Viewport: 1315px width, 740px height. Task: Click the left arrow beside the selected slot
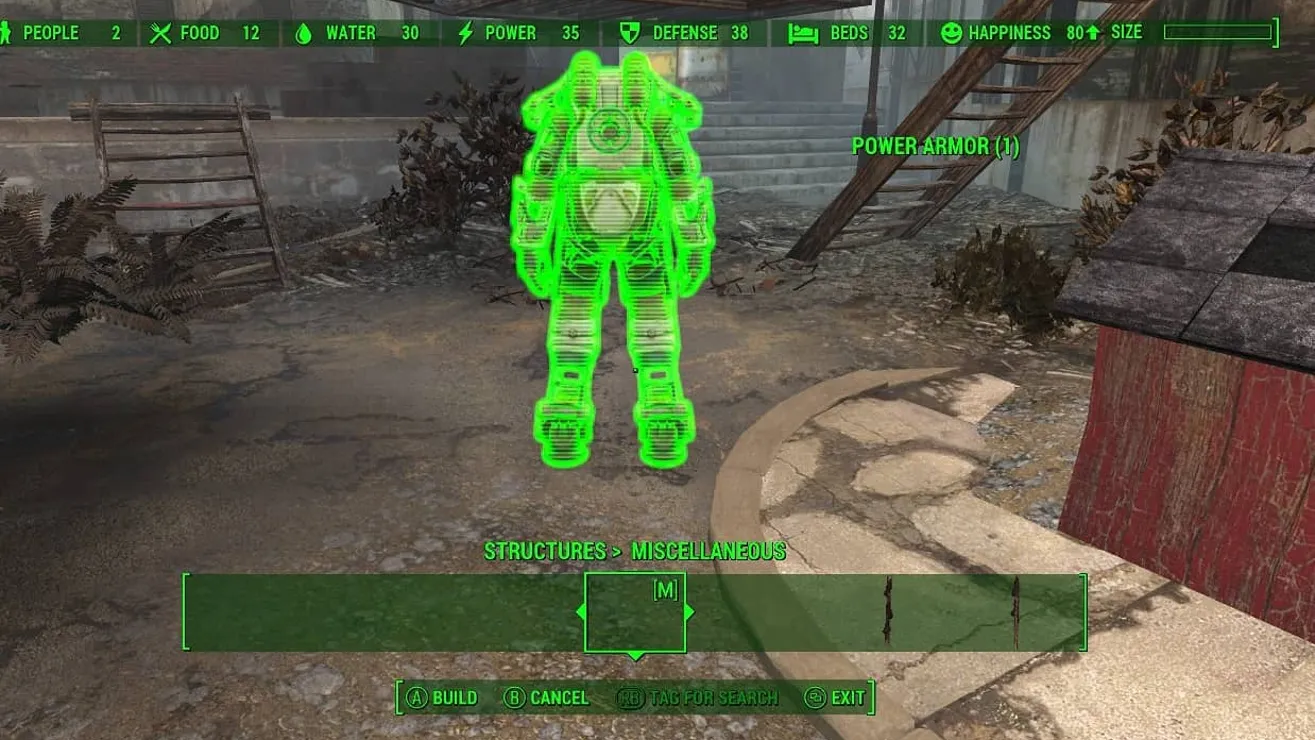click(x=581, y=612)
